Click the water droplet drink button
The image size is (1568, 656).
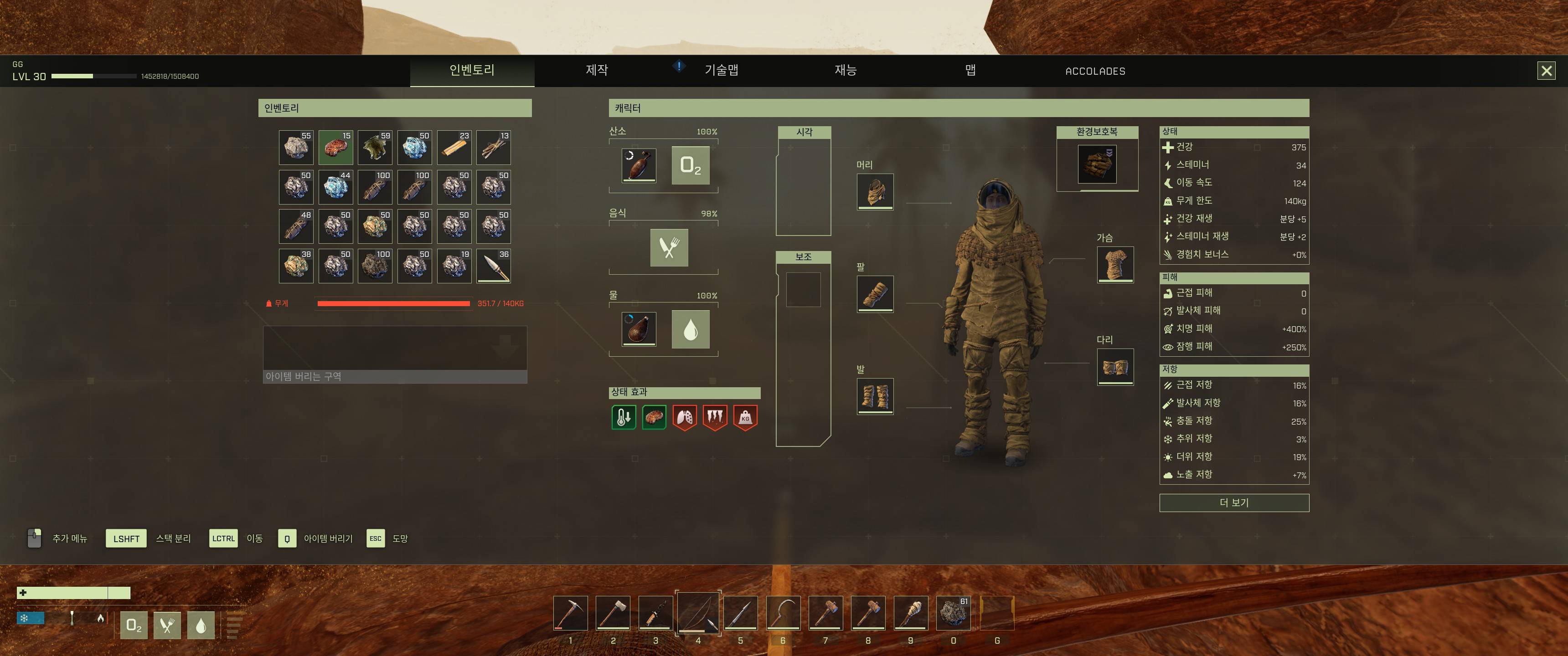pyautogui.click(x=690, y=329)
